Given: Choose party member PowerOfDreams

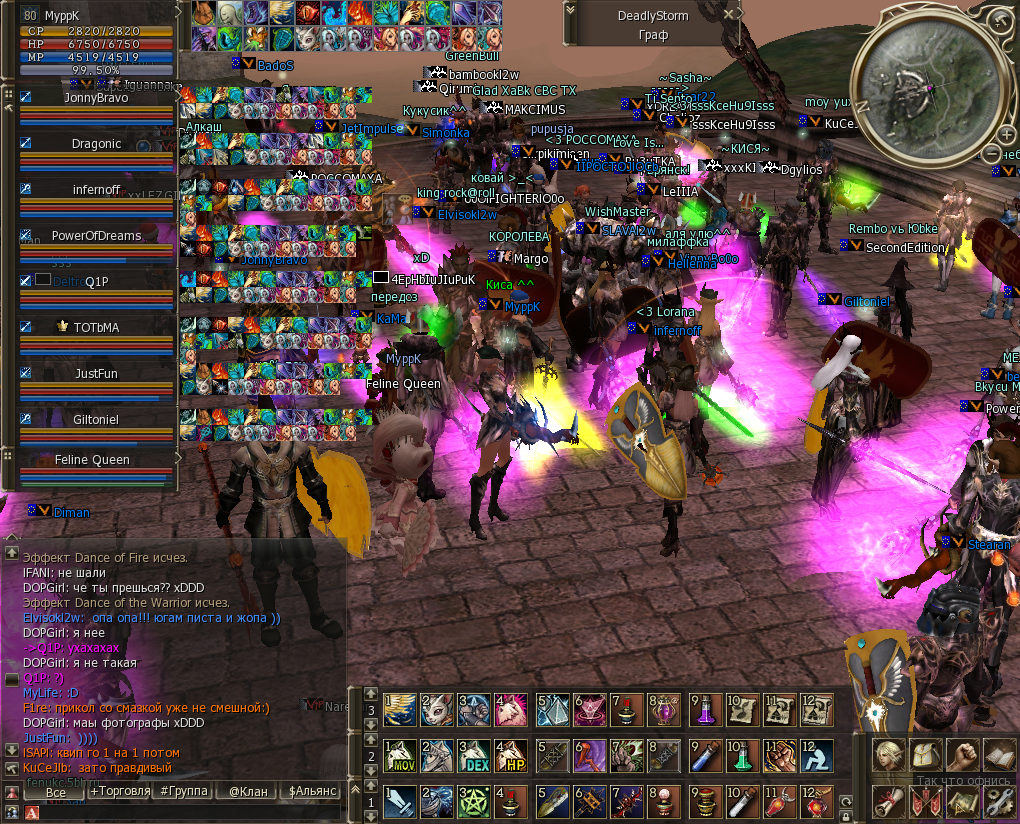Looking at the screenshot, I should click(96, 236).
